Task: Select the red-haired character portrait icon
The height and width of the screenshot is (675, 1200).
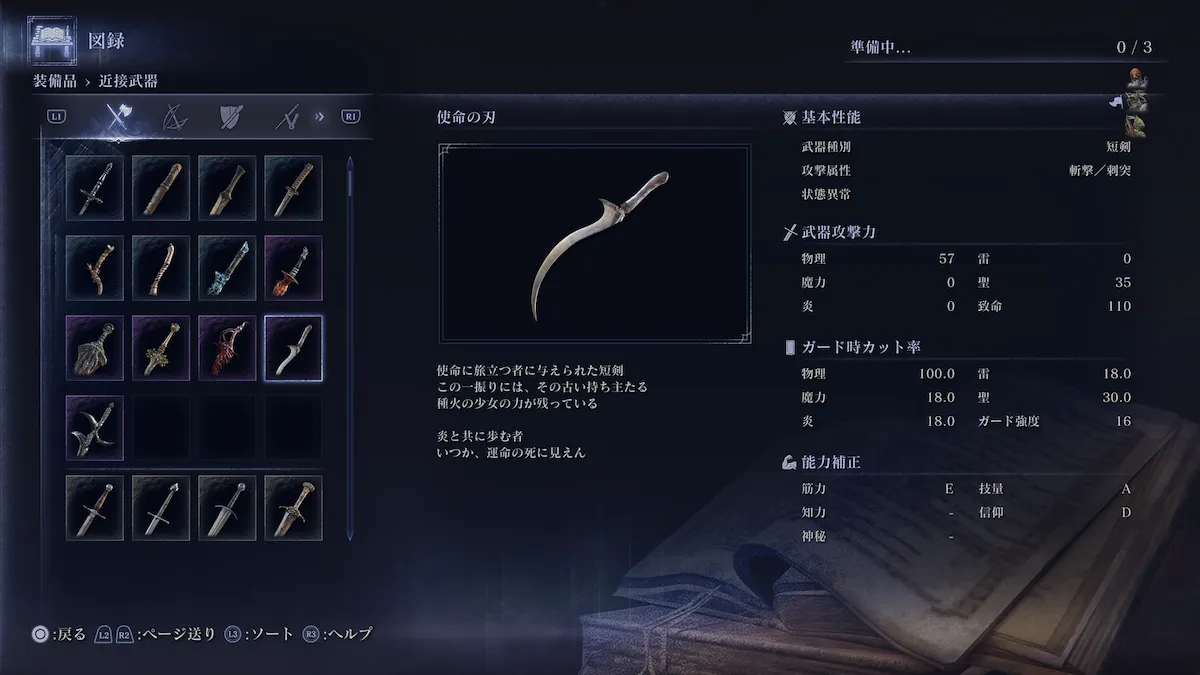Action: tap(1136, 79)
